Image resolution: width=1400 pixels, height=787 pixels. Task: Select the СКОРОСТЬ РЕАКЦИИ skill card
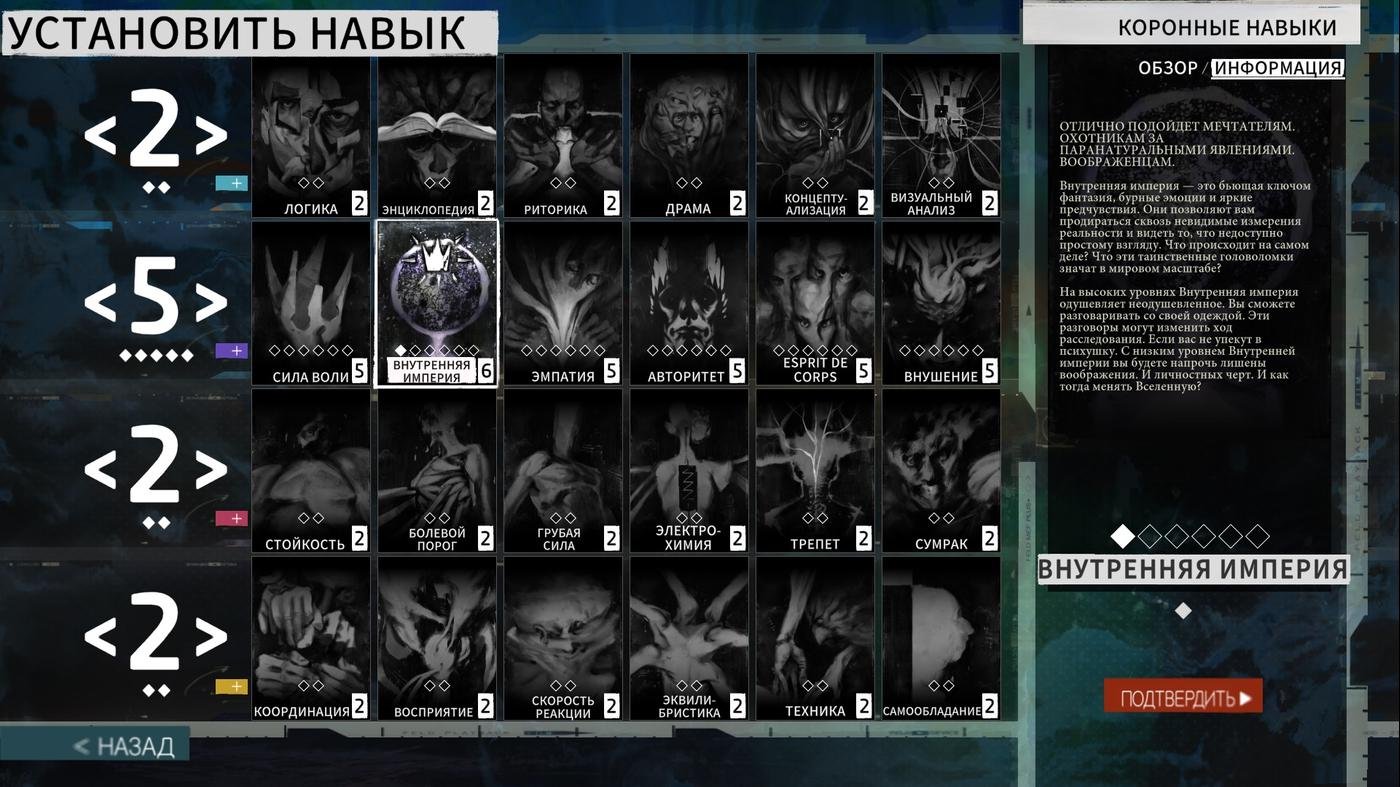[x=562, y=639]
